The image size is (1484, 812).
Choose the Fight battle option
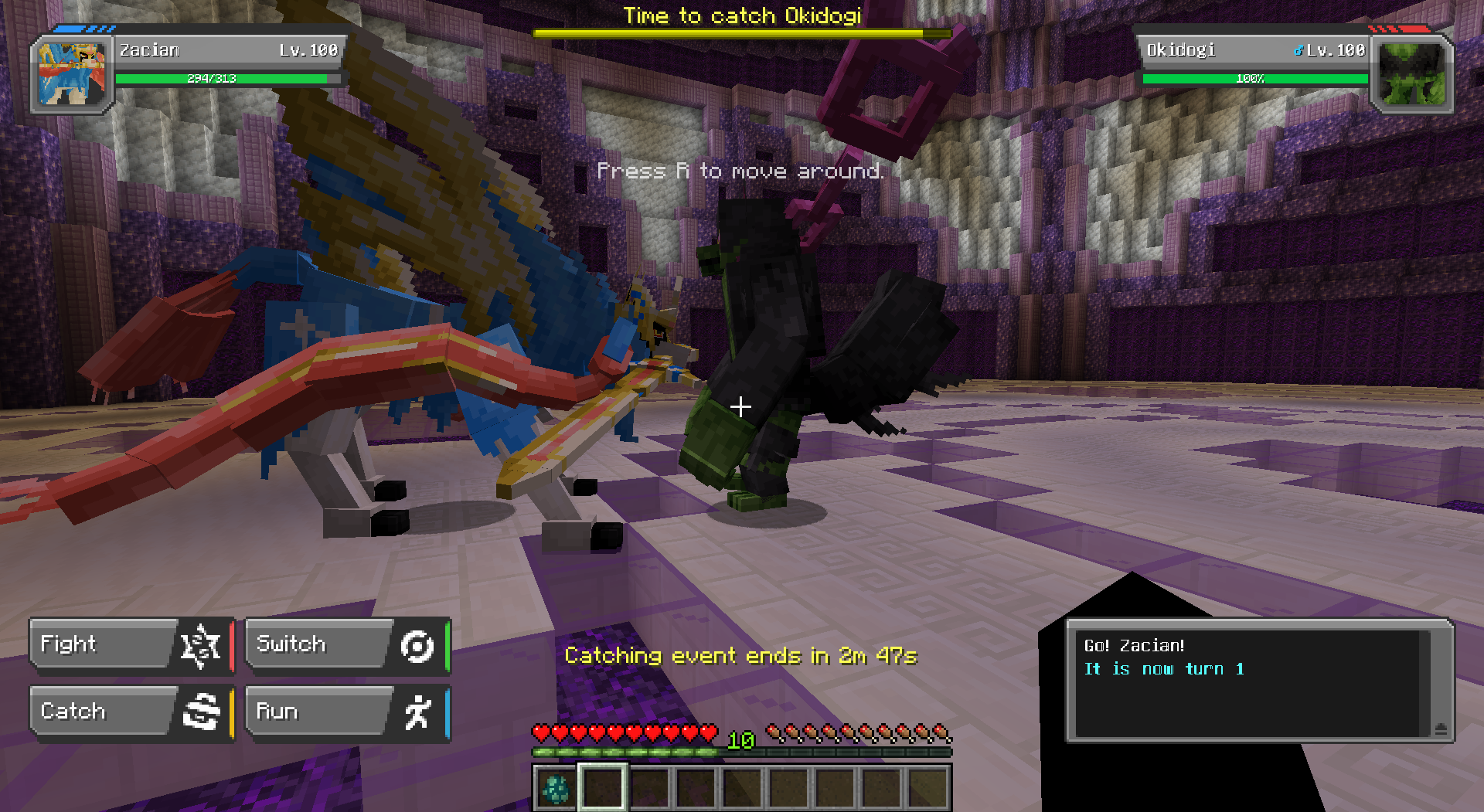coord(130,644)
